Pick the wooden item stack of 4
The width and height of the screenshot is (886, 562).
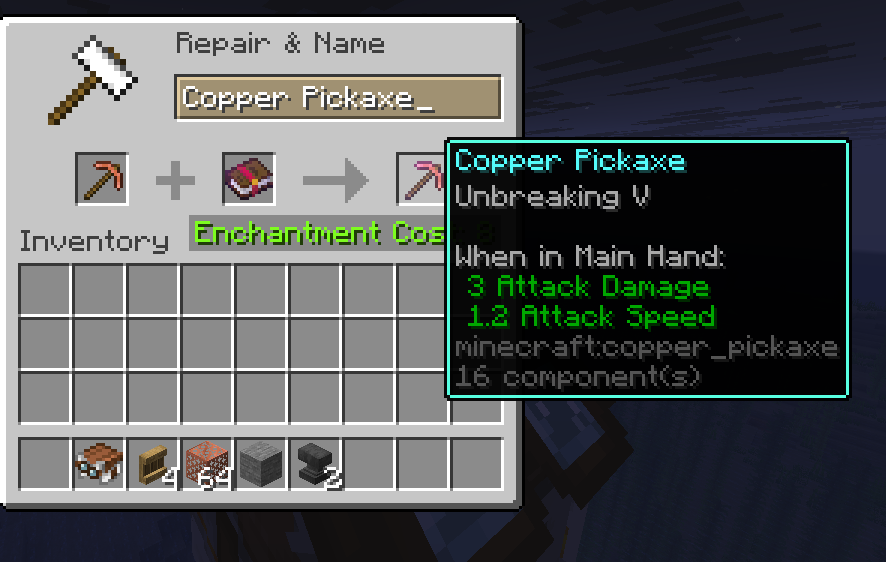coord(154,463)
